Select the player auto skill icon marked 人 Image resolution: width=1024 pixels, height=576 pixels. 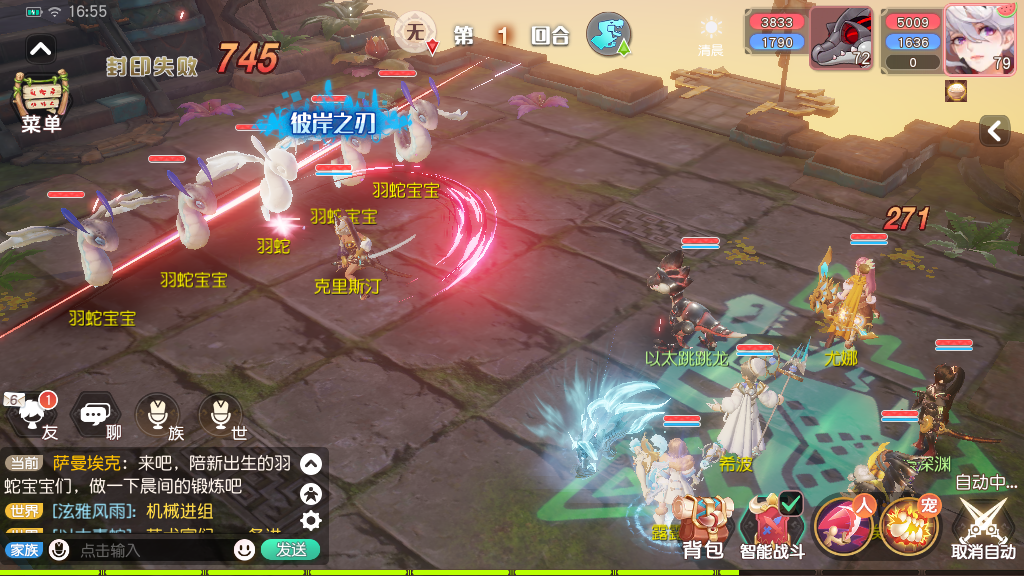pos(843,525)
